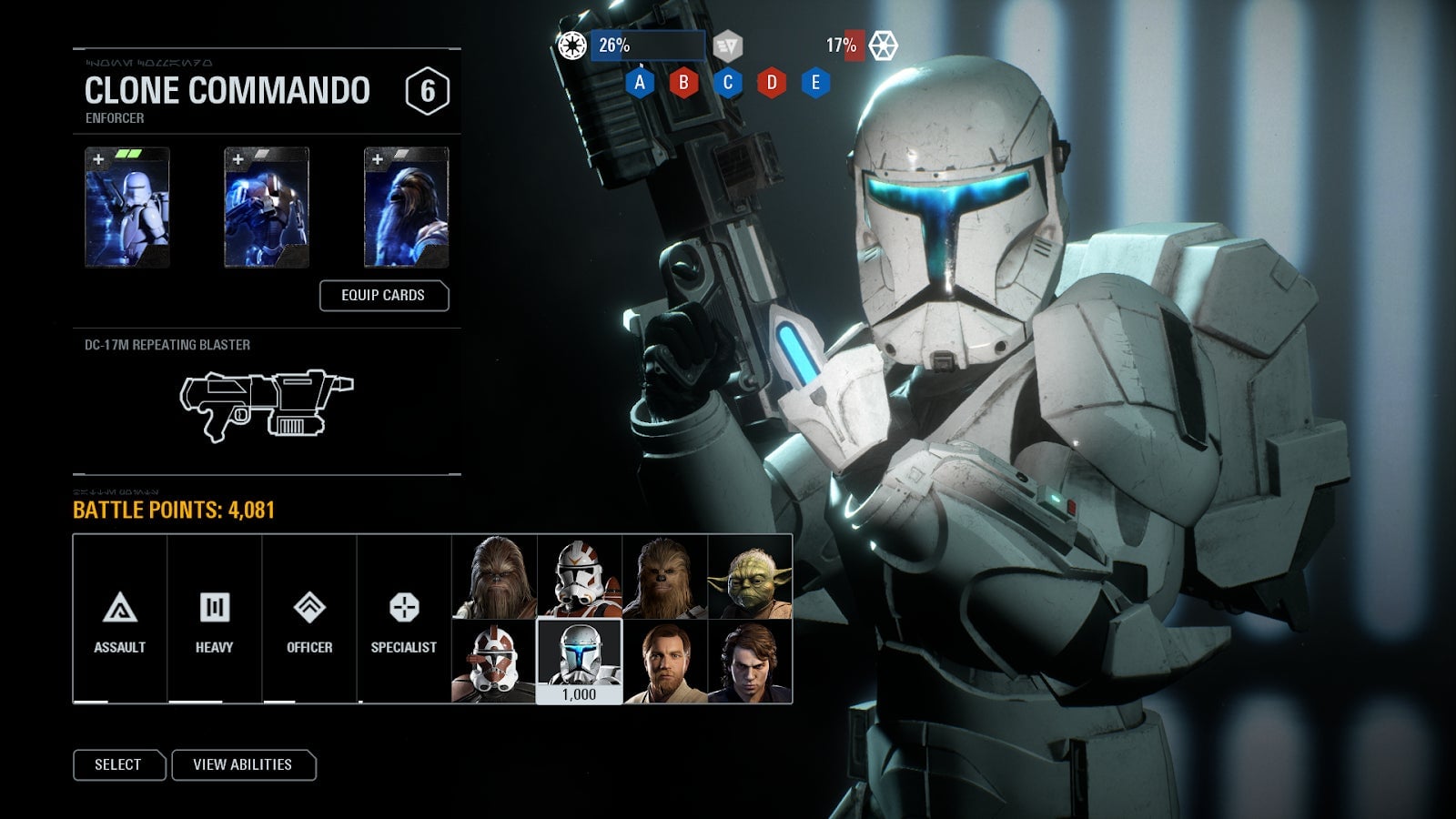
Task: Click the DC-17M Repeating Blaster weapon outline
Action: [266, 404]
